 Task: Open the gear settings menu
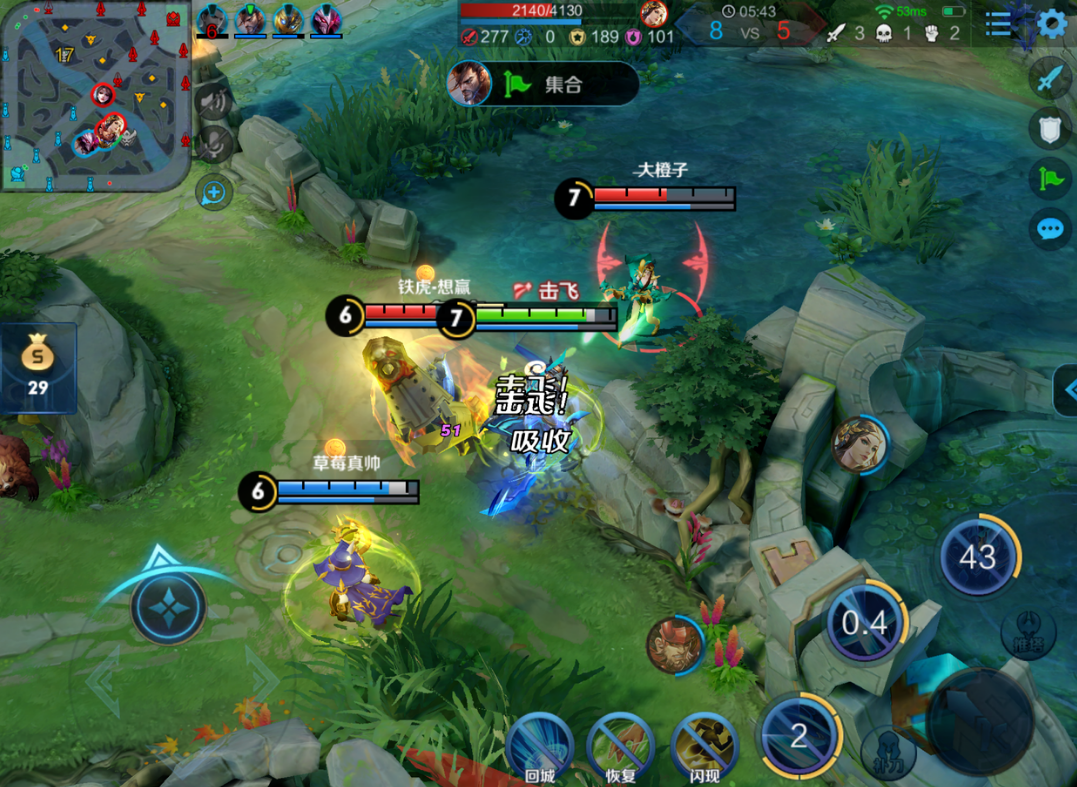pyautogui.click(x=1052, y=24)
